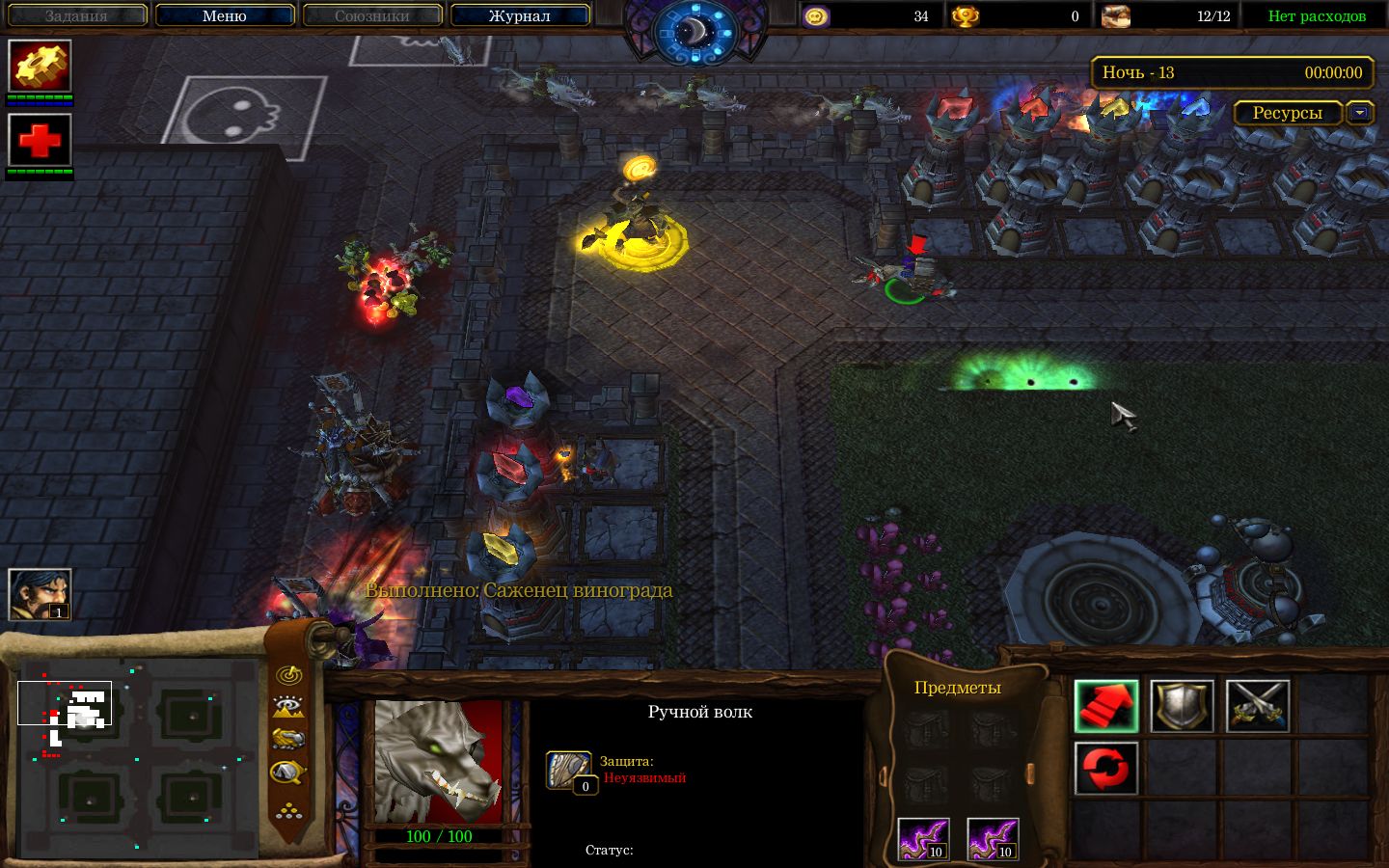The width and height of the screenshot is (1389, 868).
Task: Open the Ресурсы panel button
Action: click(x=1287, y=113)
